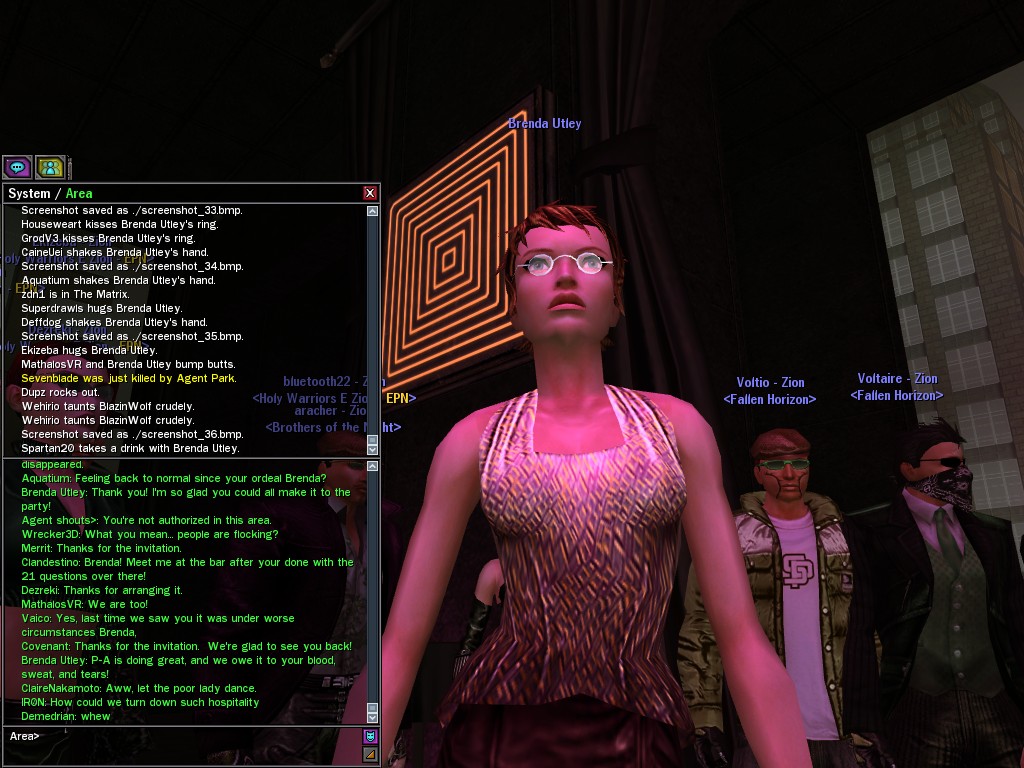Close the System / Area chat window

pos(370,193)
